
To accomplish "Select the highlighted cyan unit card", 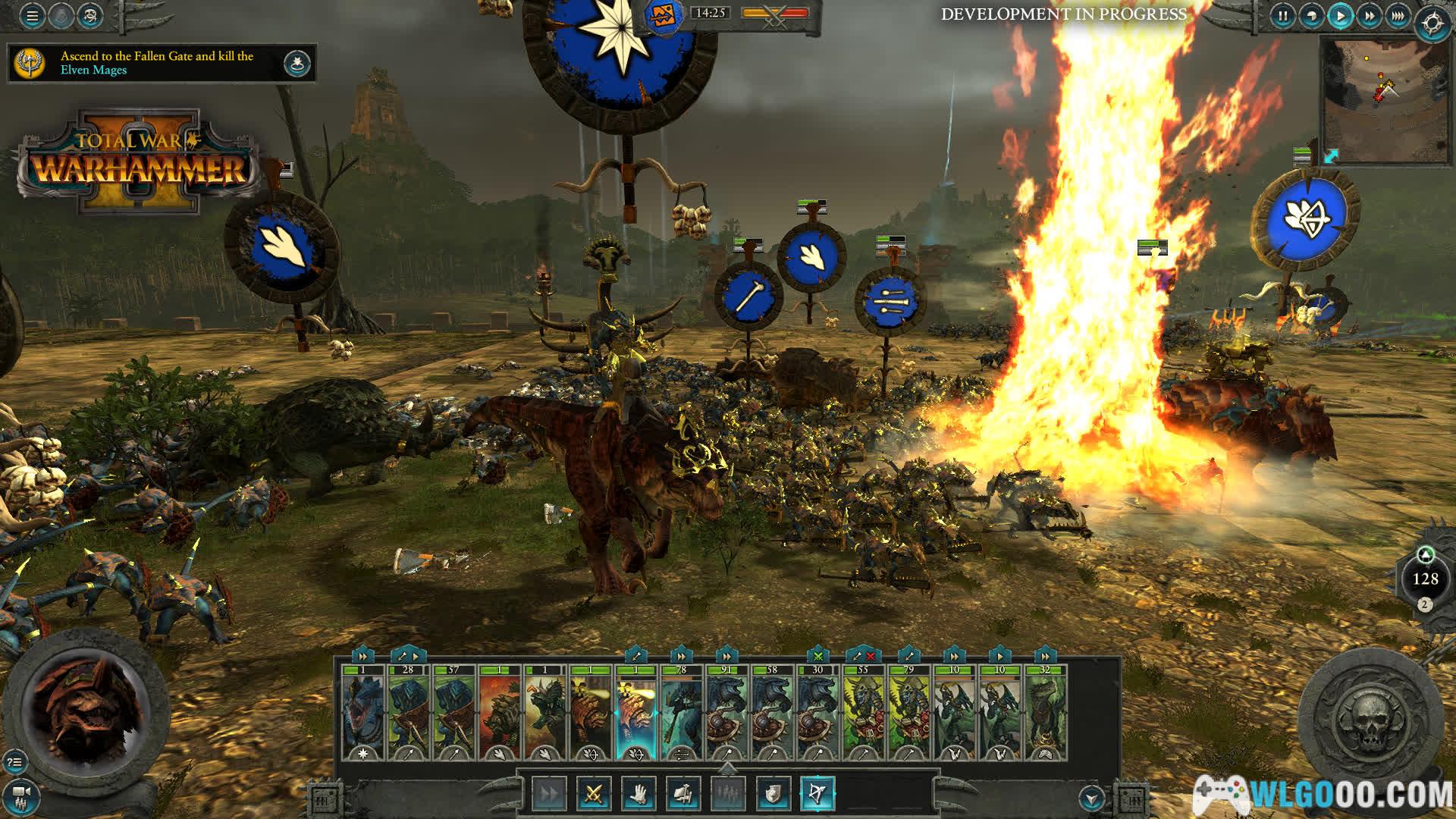I will pyautogui.click(x=636, y=713).
